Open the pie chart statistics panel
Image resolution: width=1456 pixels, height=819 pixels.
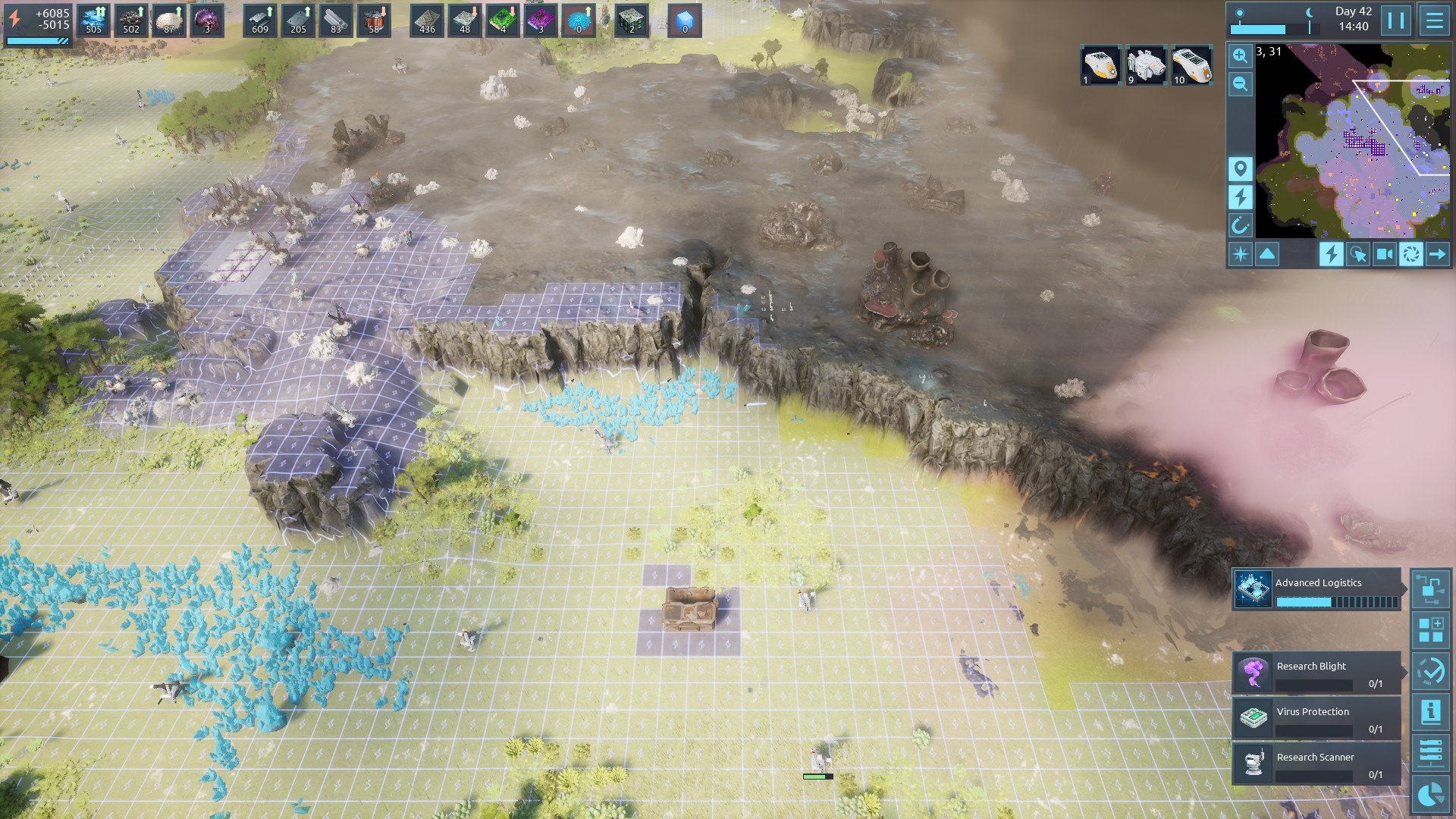coord(1431,794)
